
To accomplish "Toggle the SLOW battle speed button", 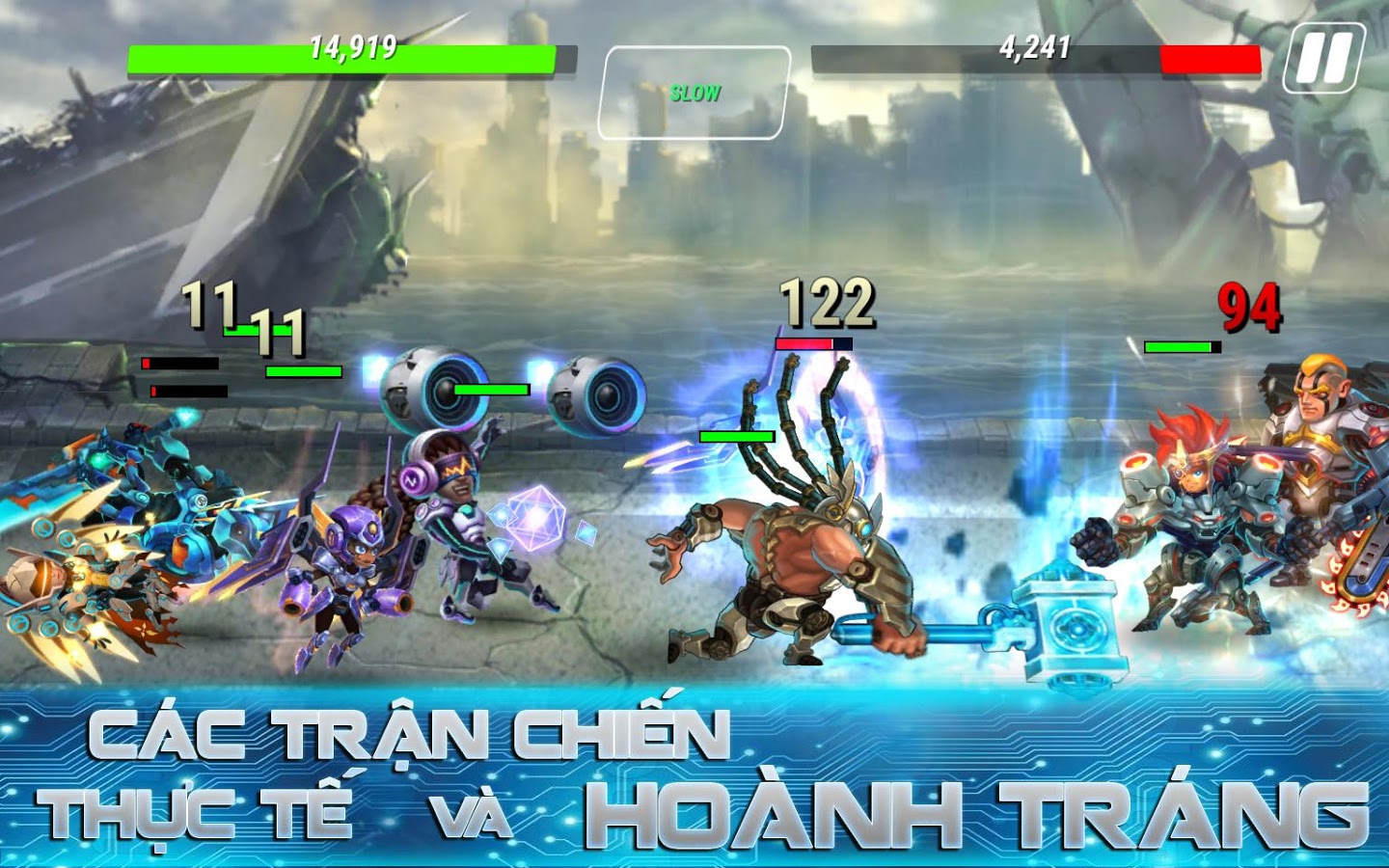I will 694,93.
